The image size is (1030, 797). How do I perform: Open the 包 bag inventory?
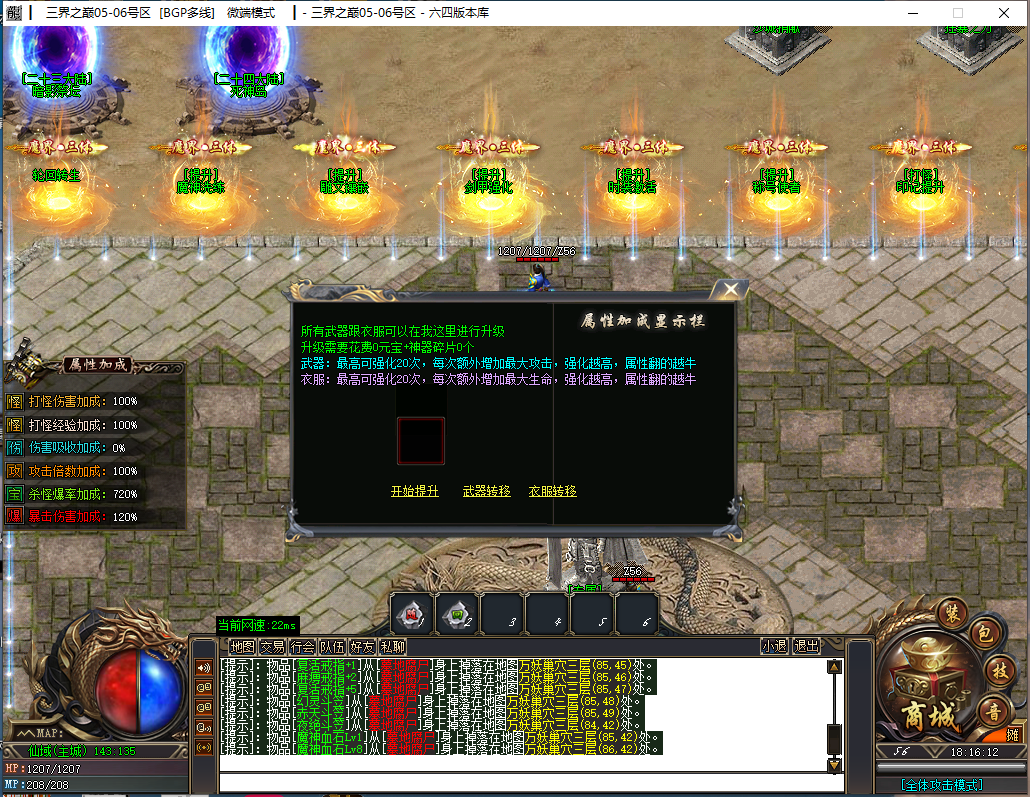[983, 633]
